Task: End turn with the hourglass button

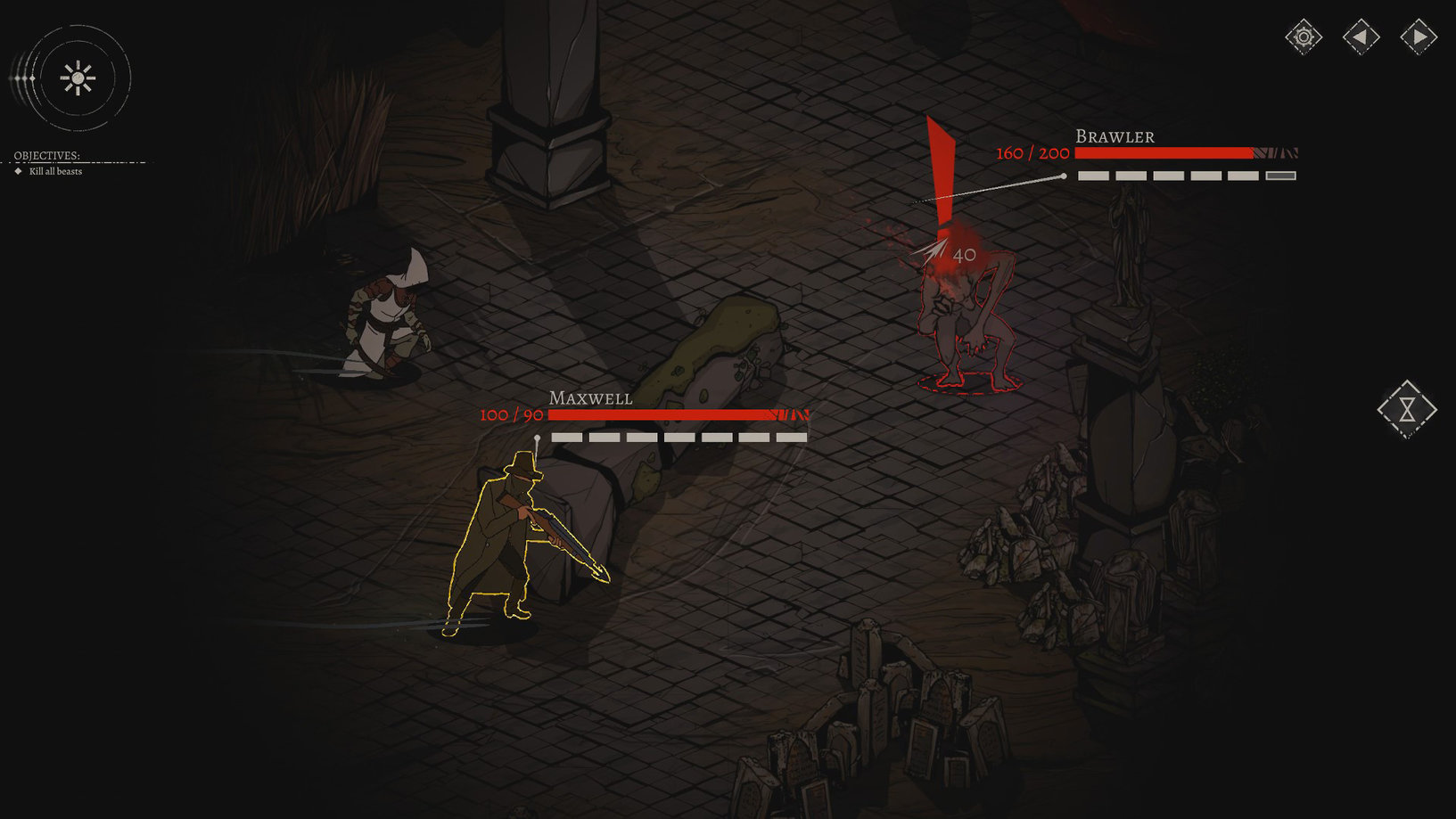Action: (1407, 409)
